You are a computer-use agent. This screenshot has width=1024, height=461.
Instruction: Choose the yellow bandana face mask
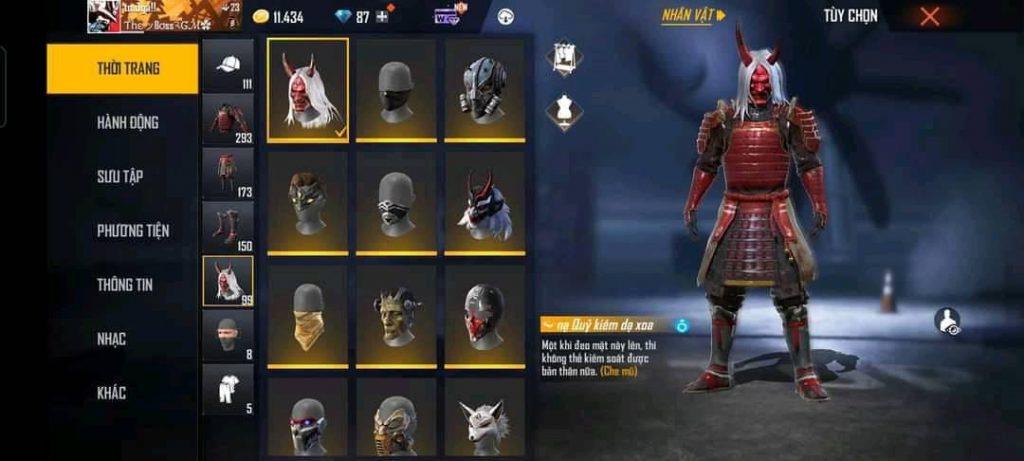click(308, 314)
